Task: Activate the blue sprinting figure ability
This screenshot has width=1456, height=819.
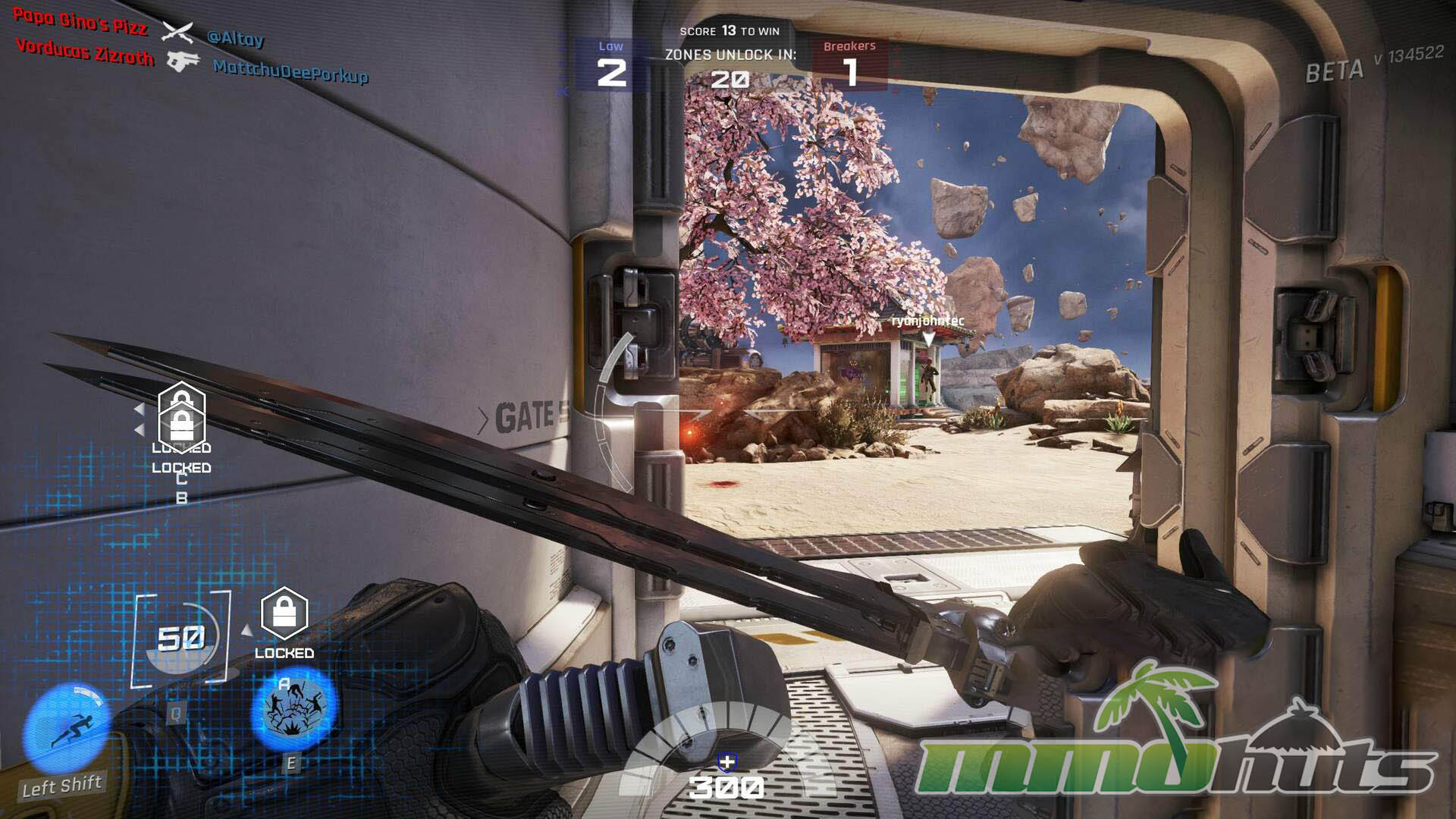Action: pyautogui.click(x=67, y=729)
